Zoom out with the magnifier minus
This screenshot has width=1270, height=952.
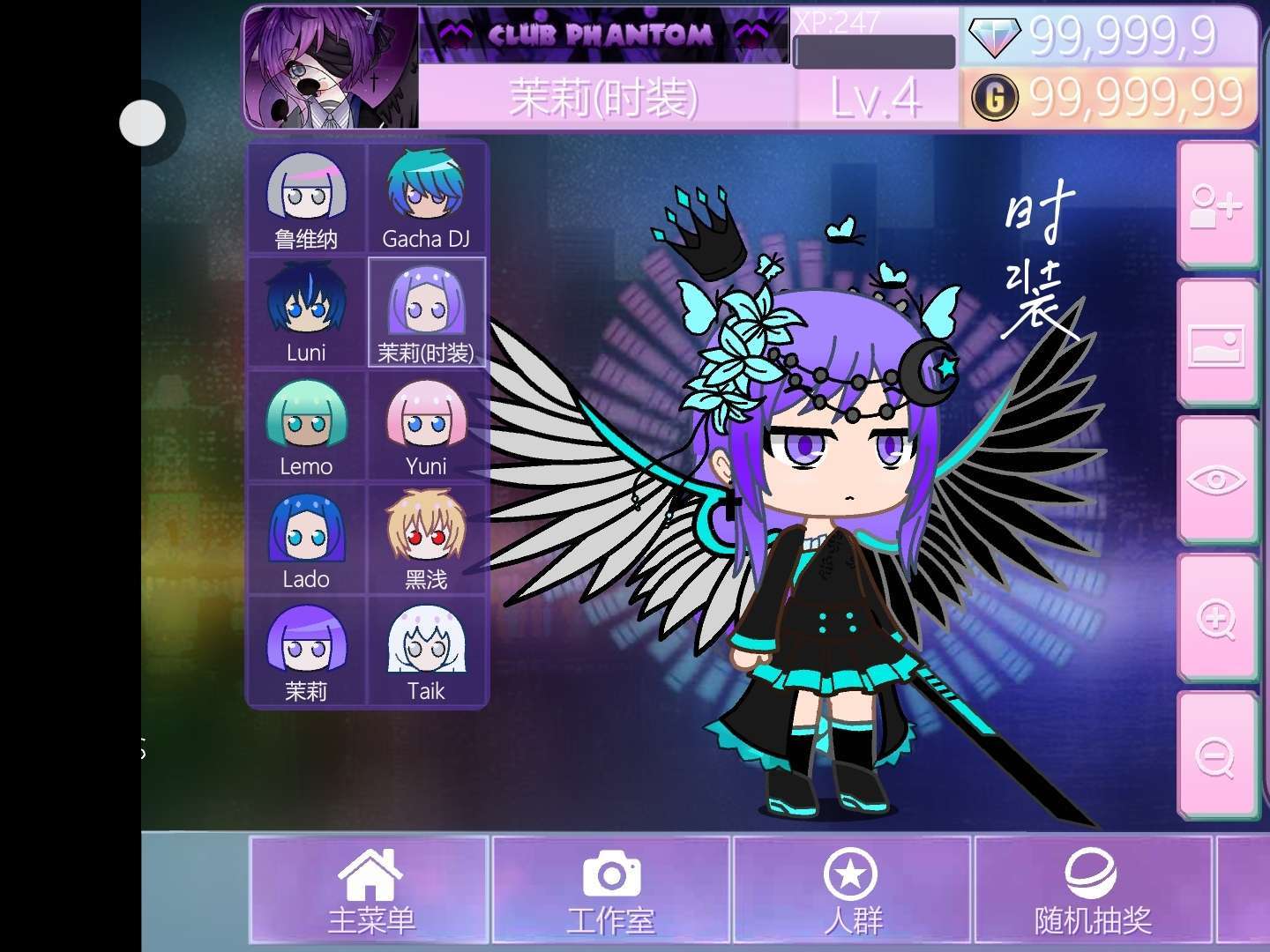point(1216,756)
